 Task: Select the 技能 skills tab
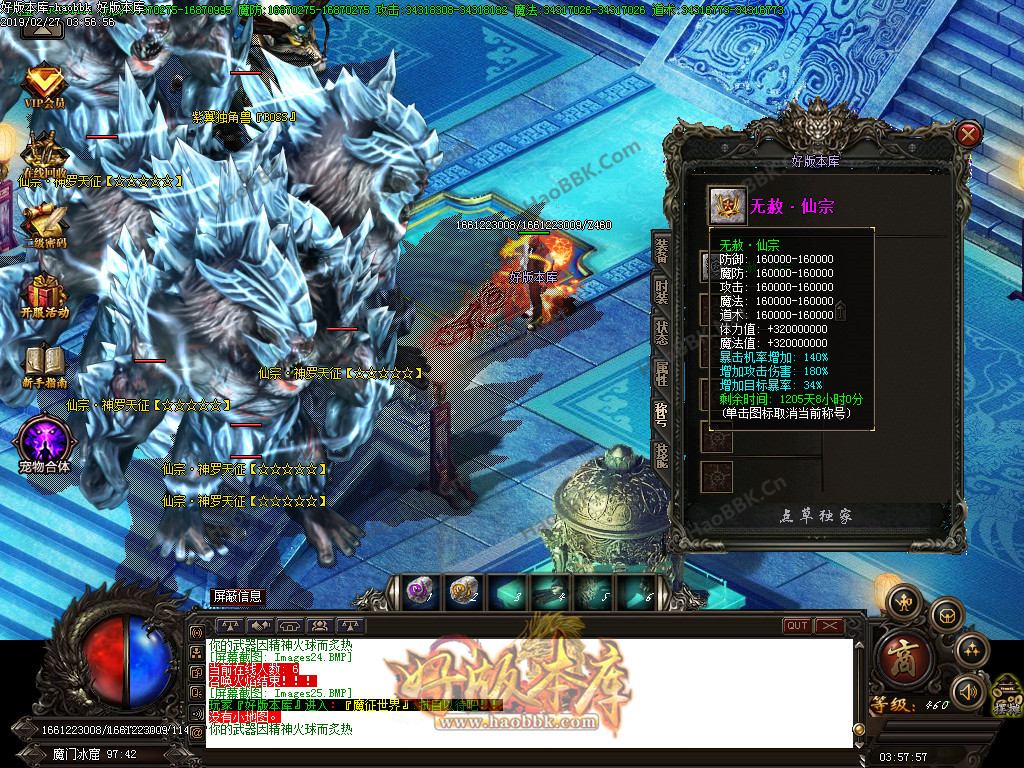[661, 455]
